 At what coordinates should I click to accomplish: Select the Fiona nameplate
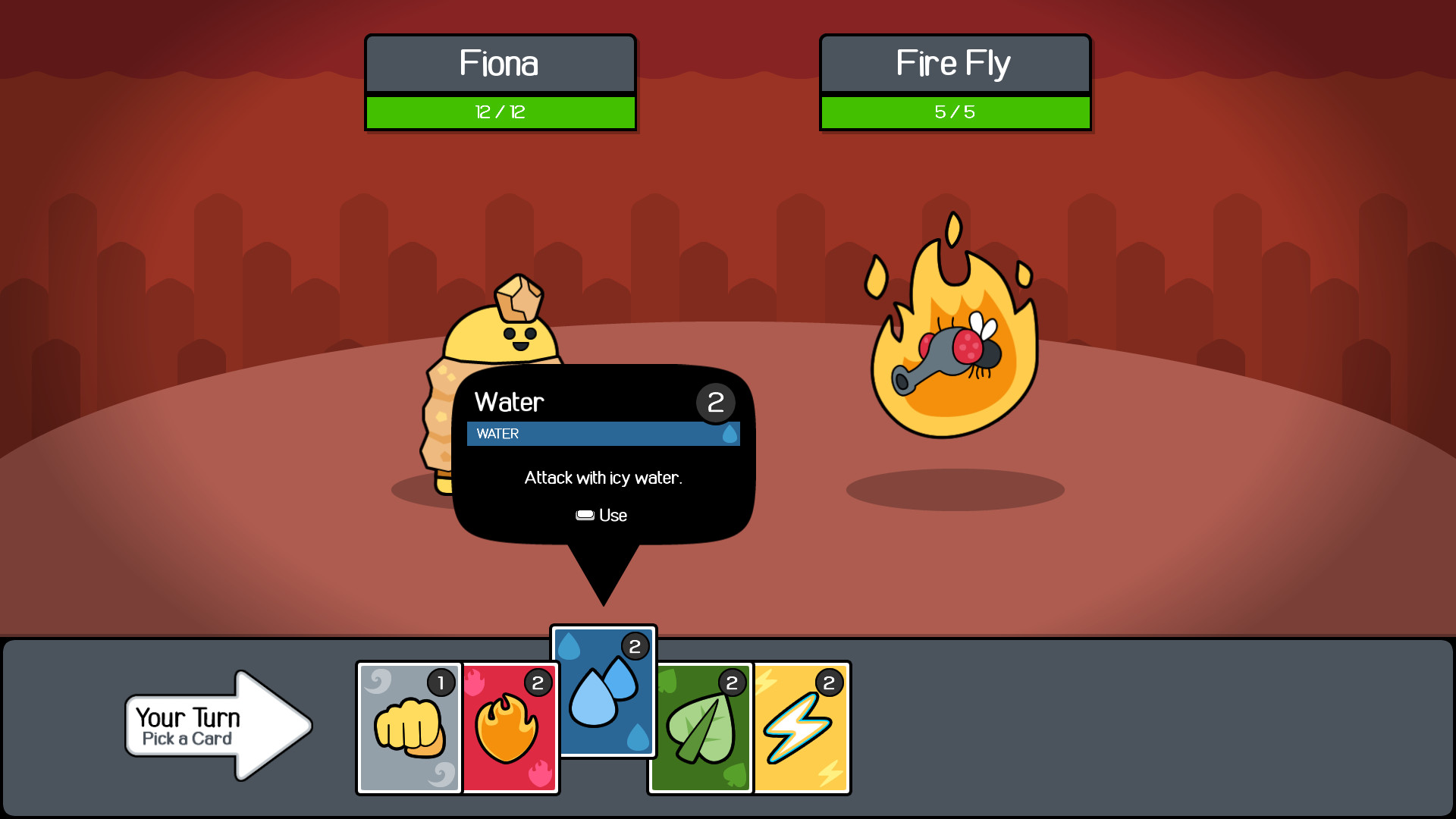pos(500,64)
